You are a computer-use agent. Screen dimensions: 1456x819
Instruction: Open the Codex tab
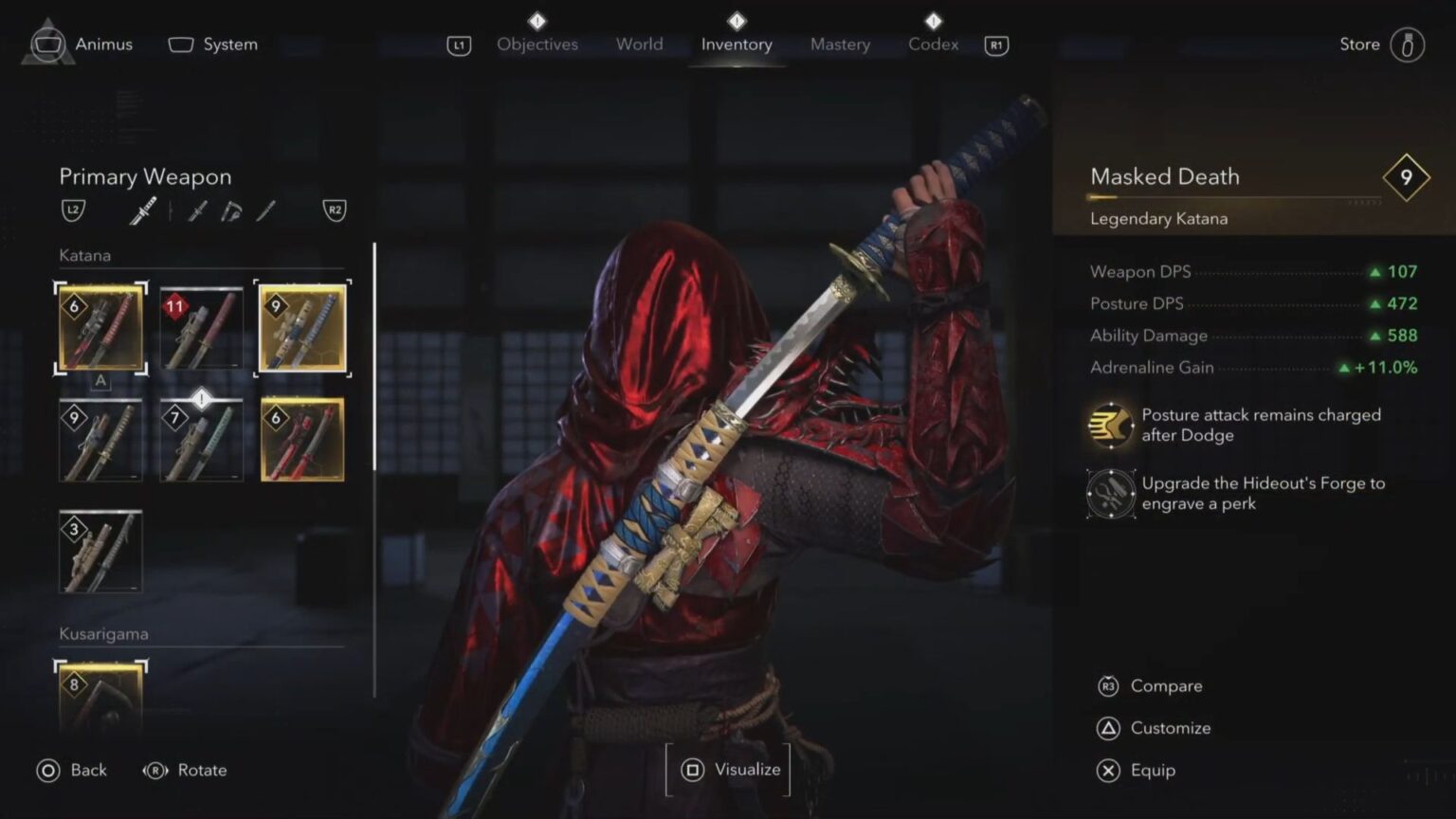click(933, 45)
